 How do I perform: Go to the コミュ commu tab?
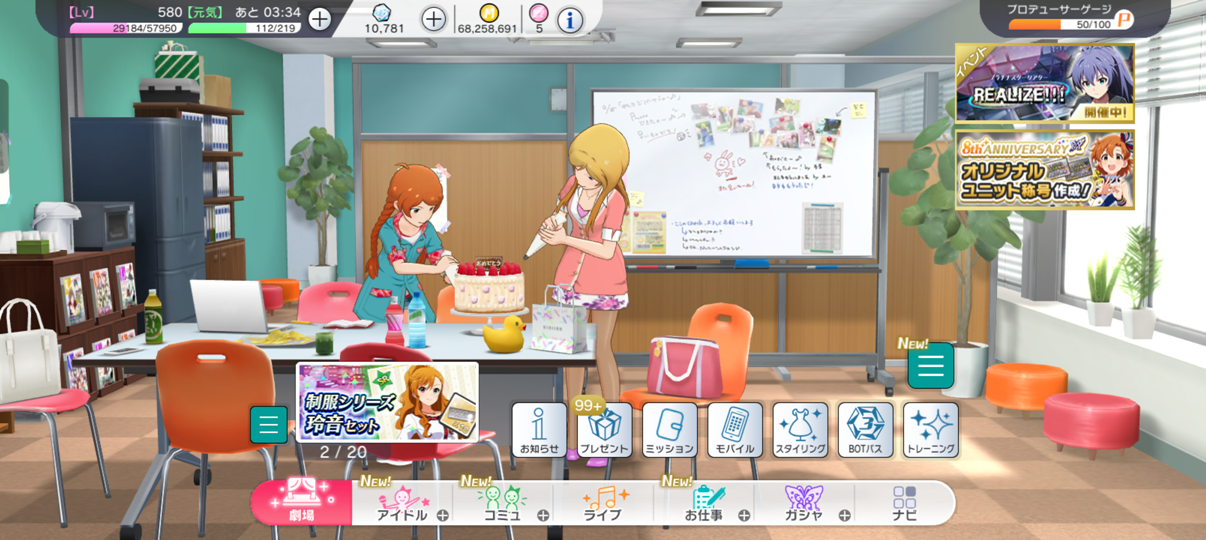[503, 503]
